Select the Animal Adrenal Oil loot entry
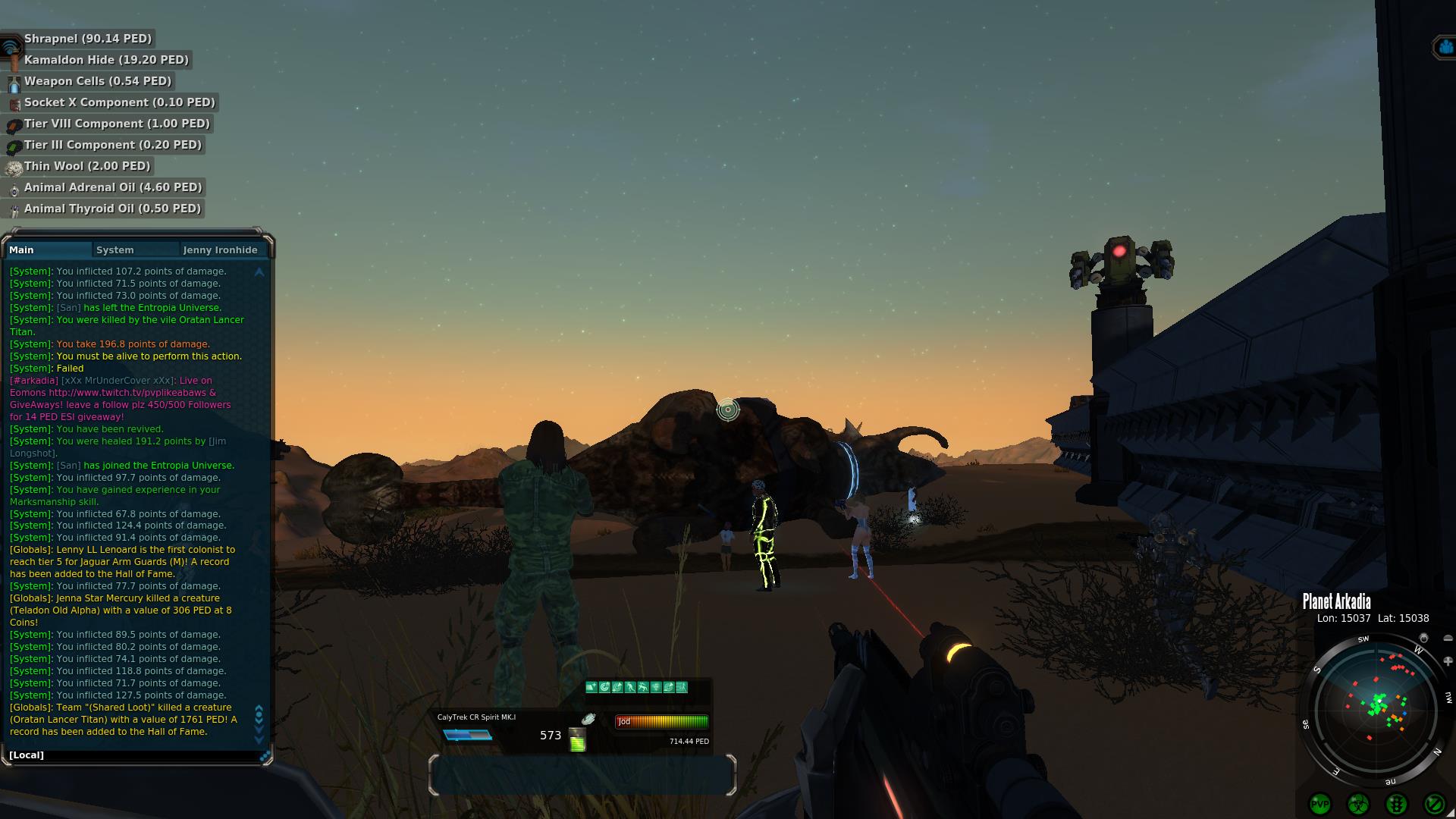This screenshot has width=1456, height=819. tap(112, 187)
